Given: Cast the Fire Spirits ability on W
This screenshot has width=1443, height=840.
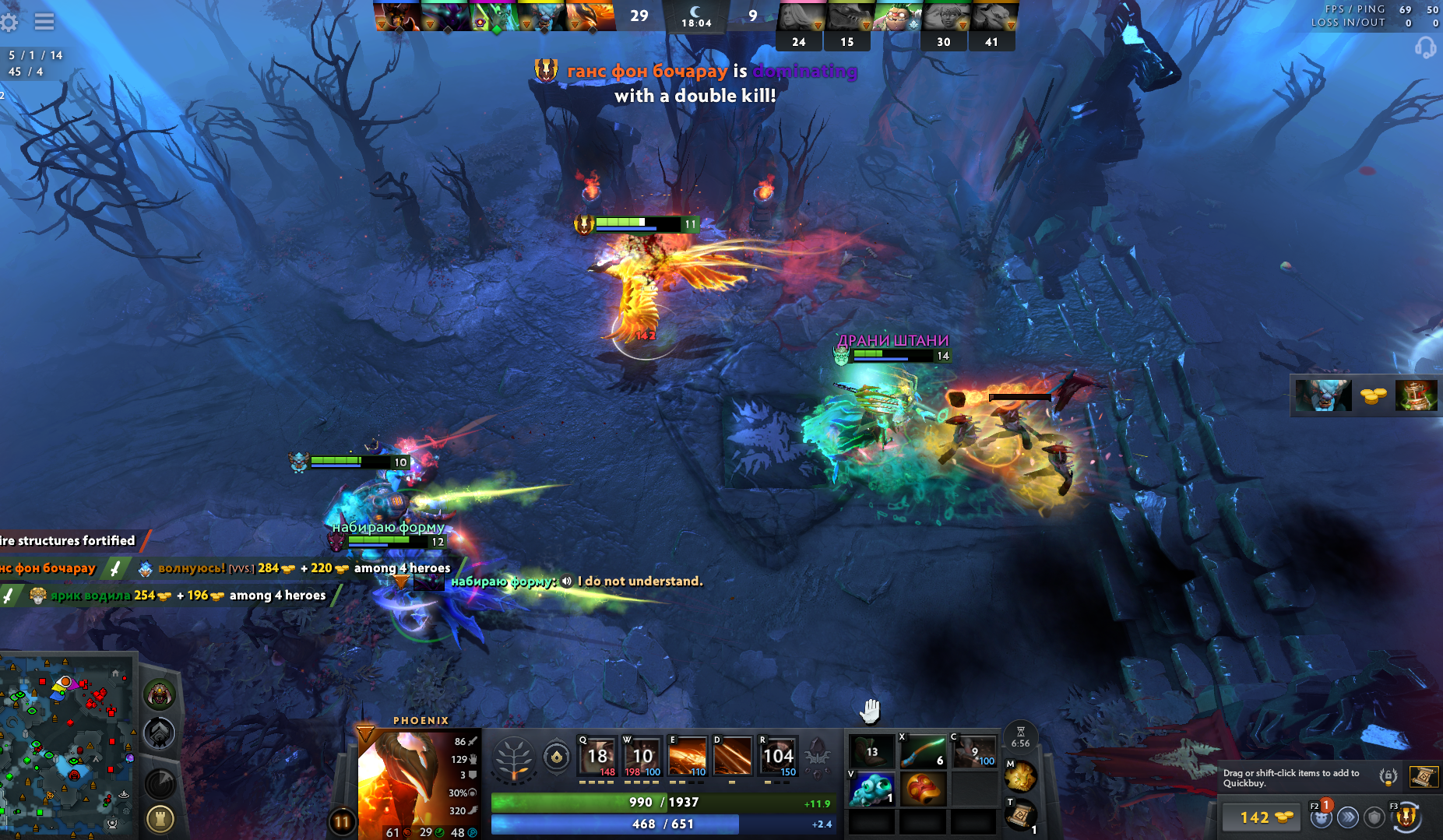Looking at the screenshot, I should tap(642, 756).
